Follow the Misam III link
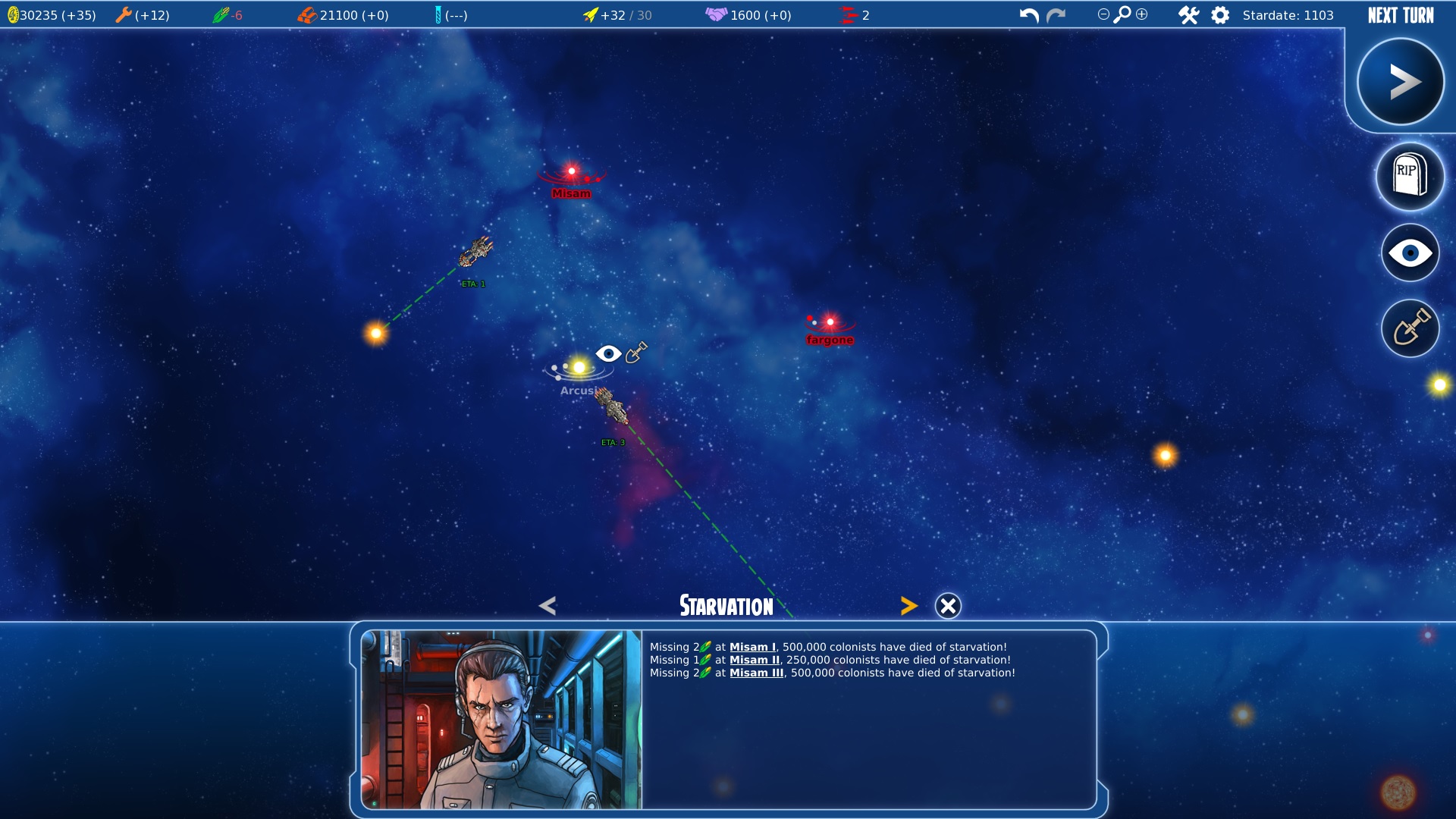Image resolution: width=1456 pixels, height=819 pixels. click(x=756, y=673)
